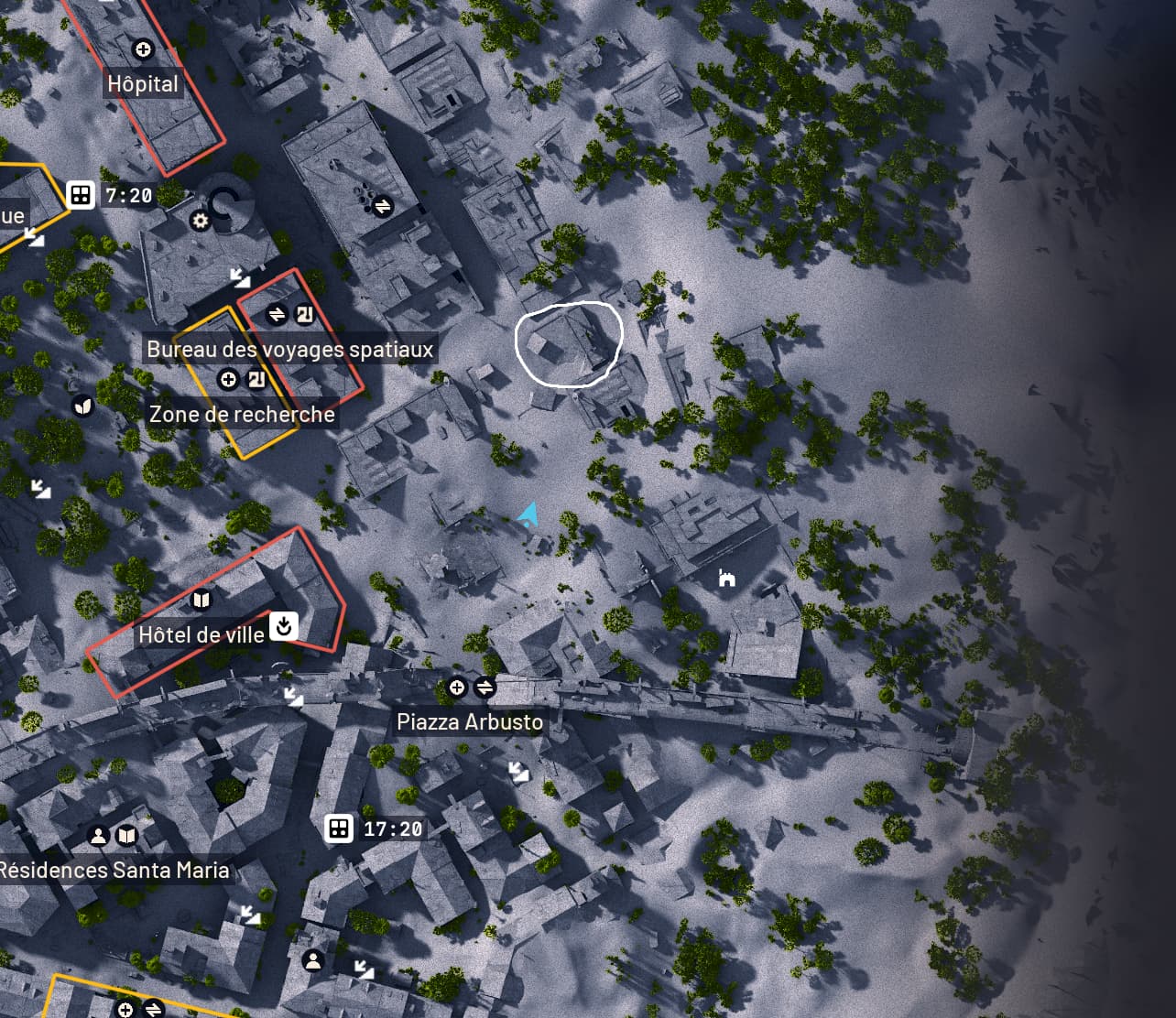Select the Zone de recherche label
This screenshot has height=1018, width=1176.
tap(242, 415)
